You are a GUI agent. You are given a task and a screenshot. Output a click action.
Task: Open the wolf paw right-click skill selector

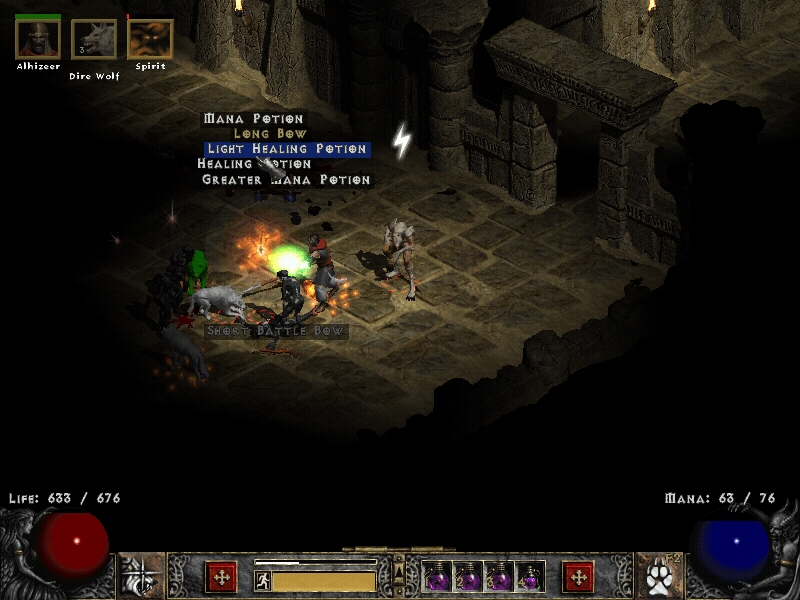659,576
